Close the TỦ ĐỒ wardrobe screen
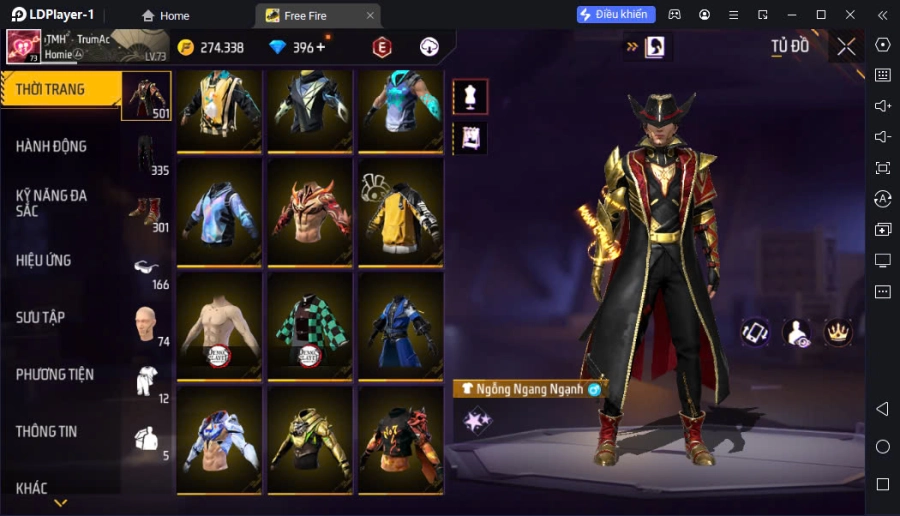The height and width of the screenshot is (516, 900). click(x=846, y=47)
